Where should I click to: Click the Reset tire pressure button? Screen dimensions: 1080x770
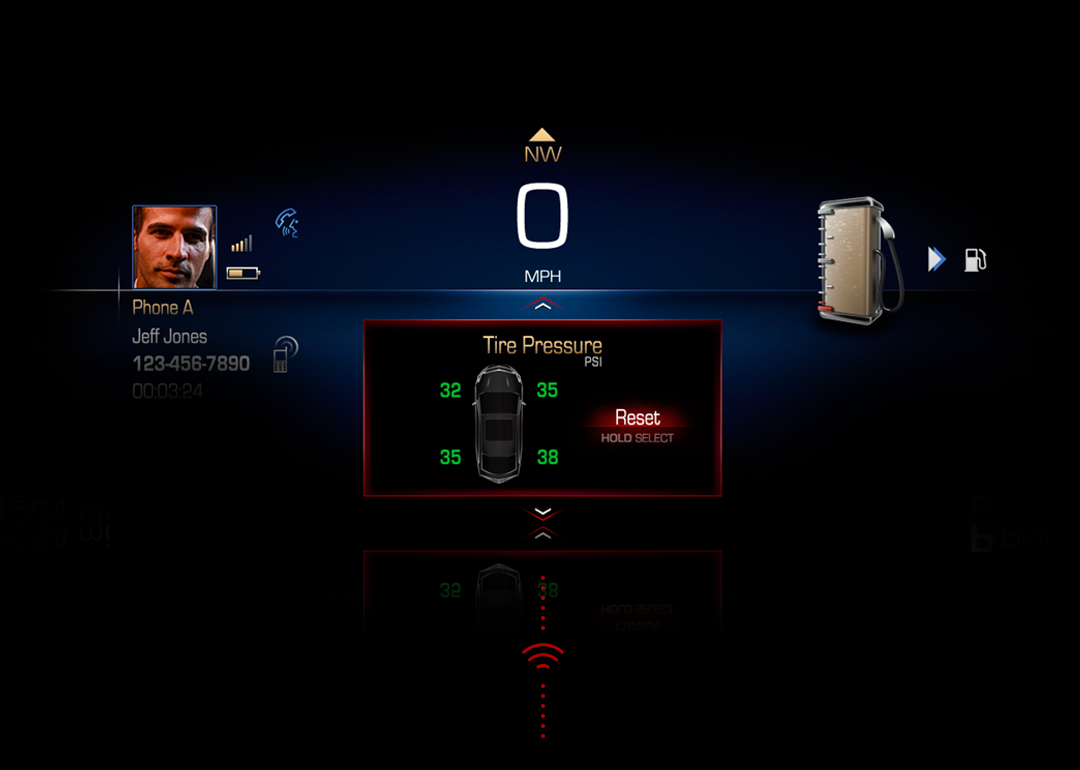coord(637,419)
